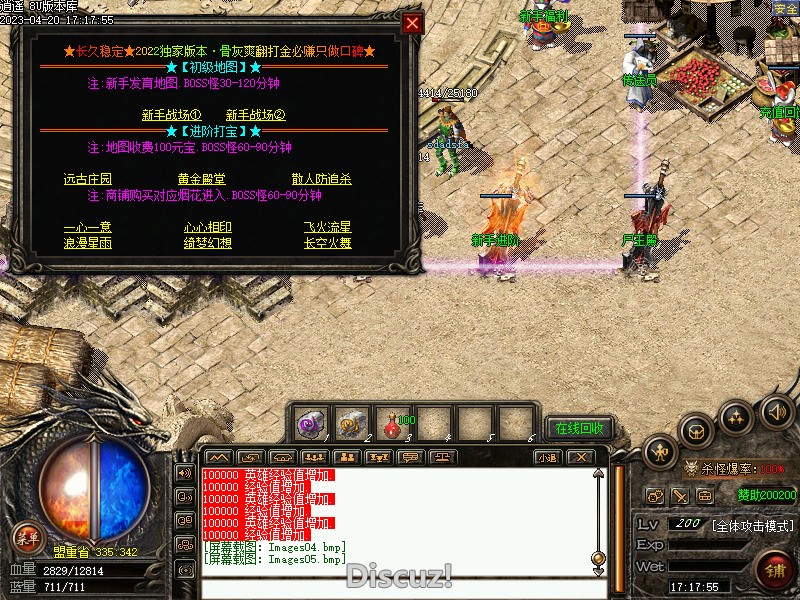Select the 浪漫星雨 option
This screenshot has width=800, height=600.
pos(88,243)
